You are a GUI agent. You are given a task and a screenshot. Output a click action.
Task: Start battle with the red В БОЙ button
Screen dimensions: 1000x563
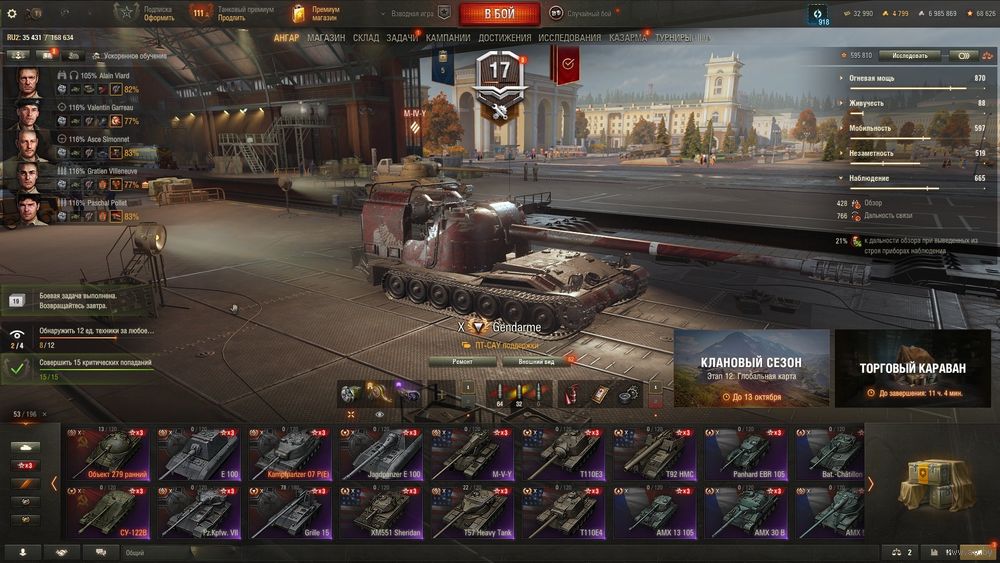[x=499, y=14]
